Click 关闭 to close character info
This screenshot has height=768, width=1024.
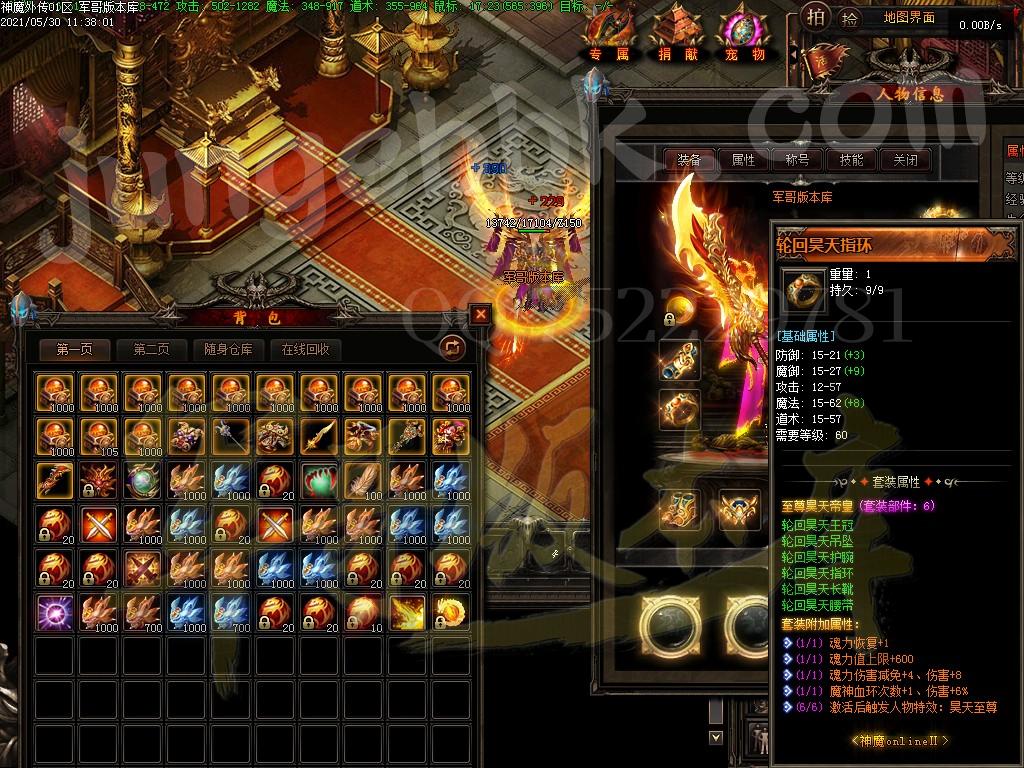(905, 159)
